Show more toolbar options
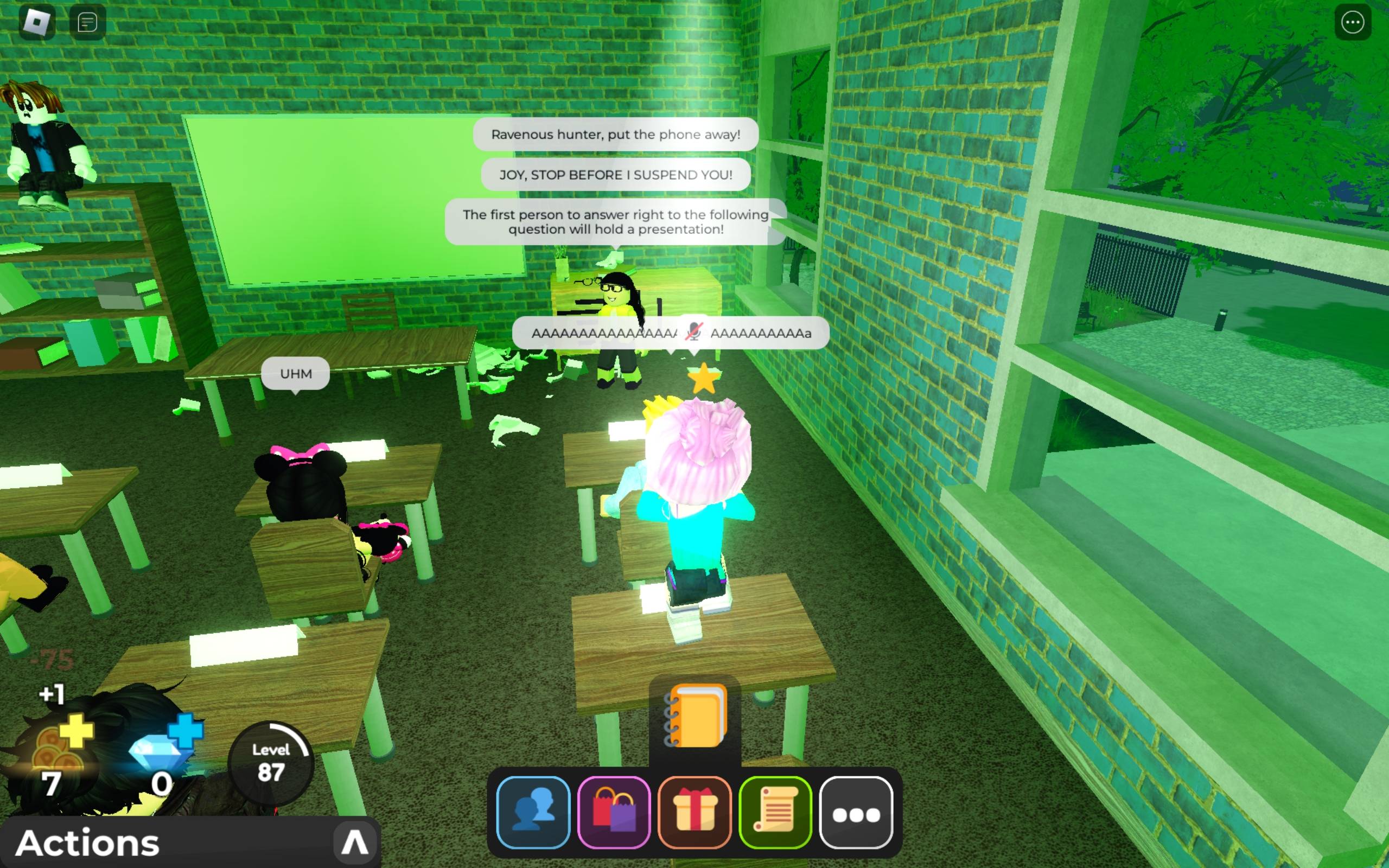 856,813
